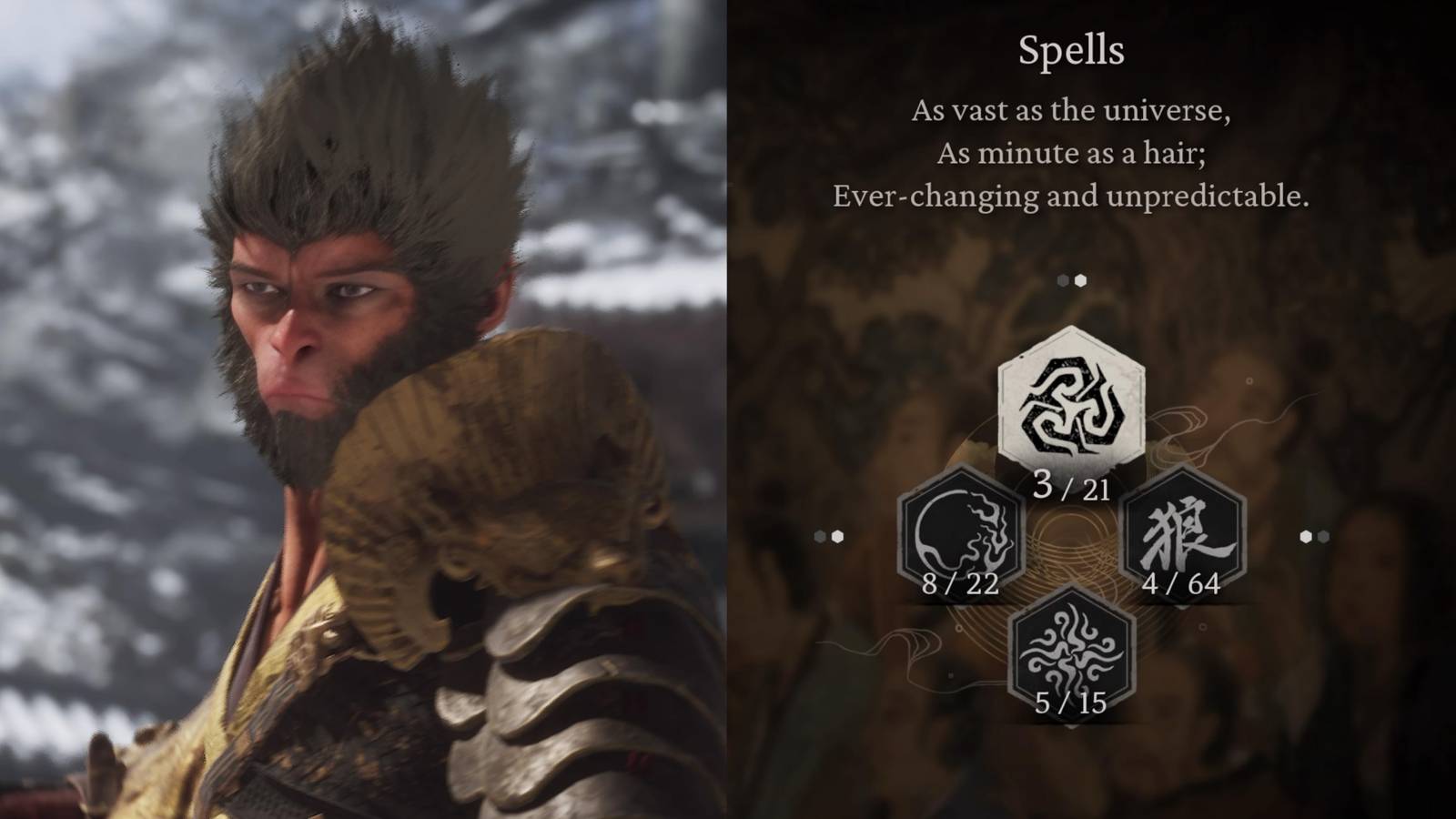Click the white hexagon indicator above the spell wheel
Image resolution: width=1456 pixels, height=819 pixels.
tap(1080, 279)
